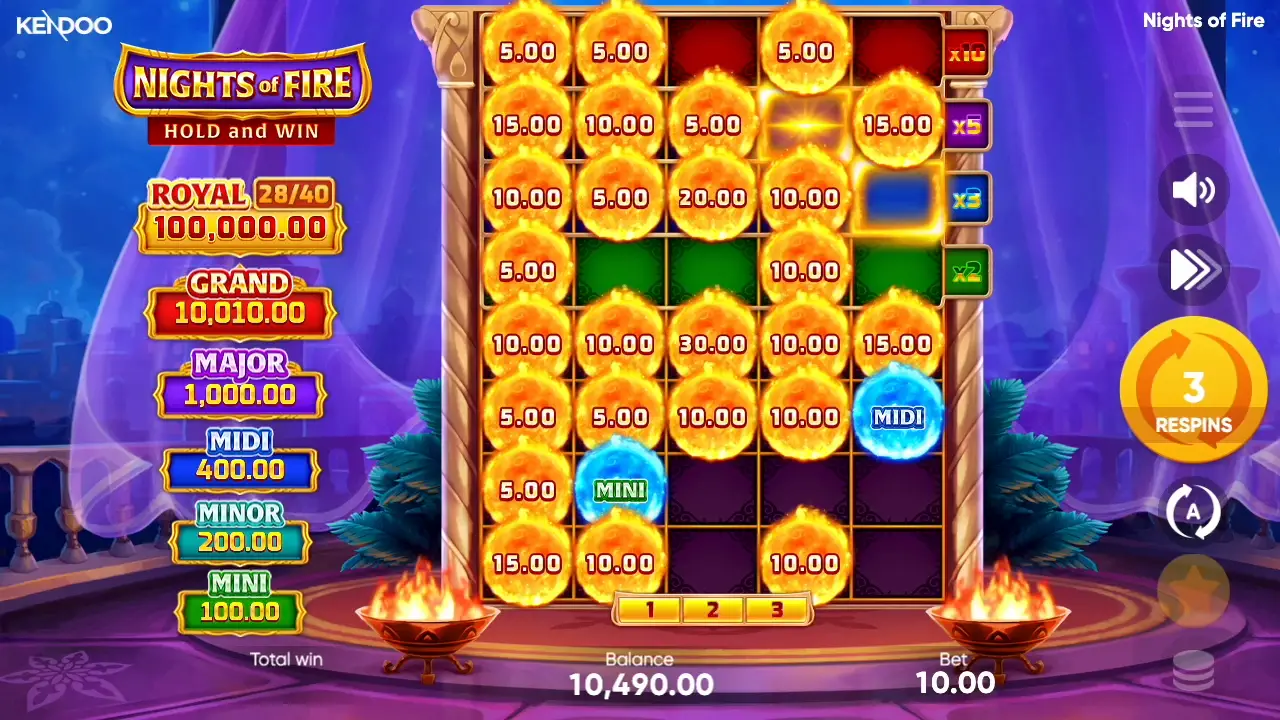Open the bet coin stack selector
This screenshot has width=1280, height=720.
1193,669
